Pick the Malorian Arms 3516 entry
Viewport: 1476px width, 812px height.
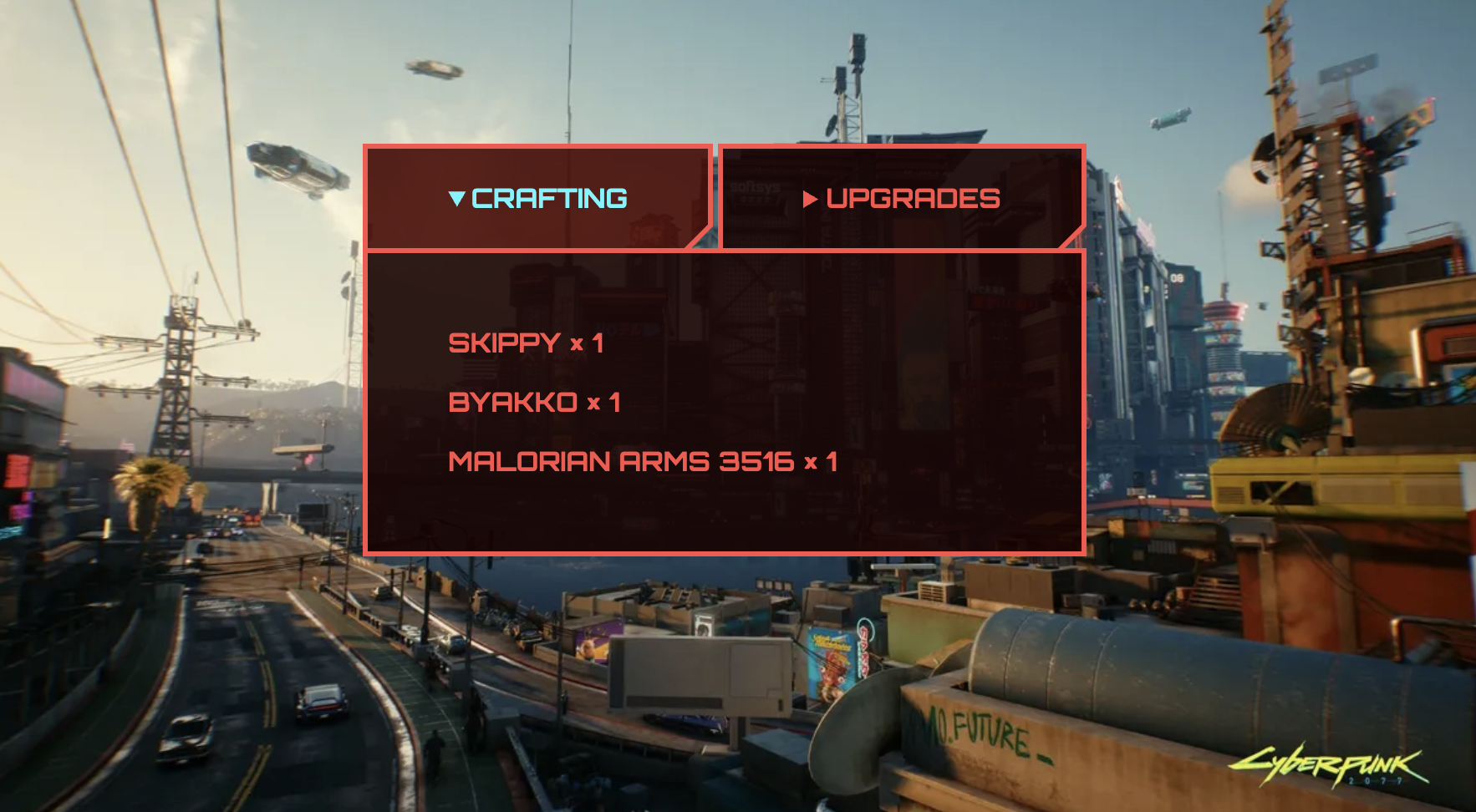point(643,462)
